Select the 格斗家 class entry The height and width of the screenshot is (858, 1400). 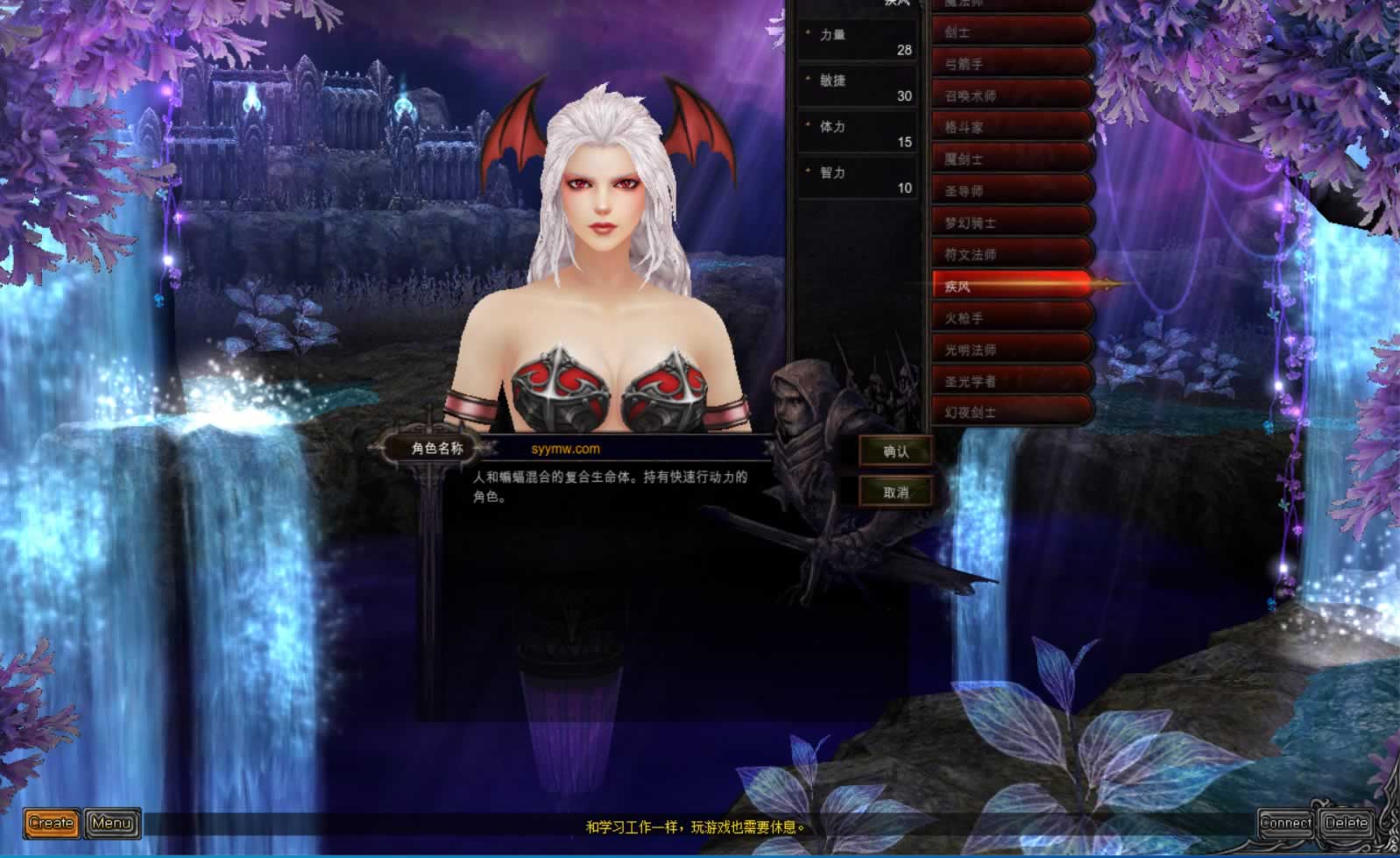point(1012,127)
